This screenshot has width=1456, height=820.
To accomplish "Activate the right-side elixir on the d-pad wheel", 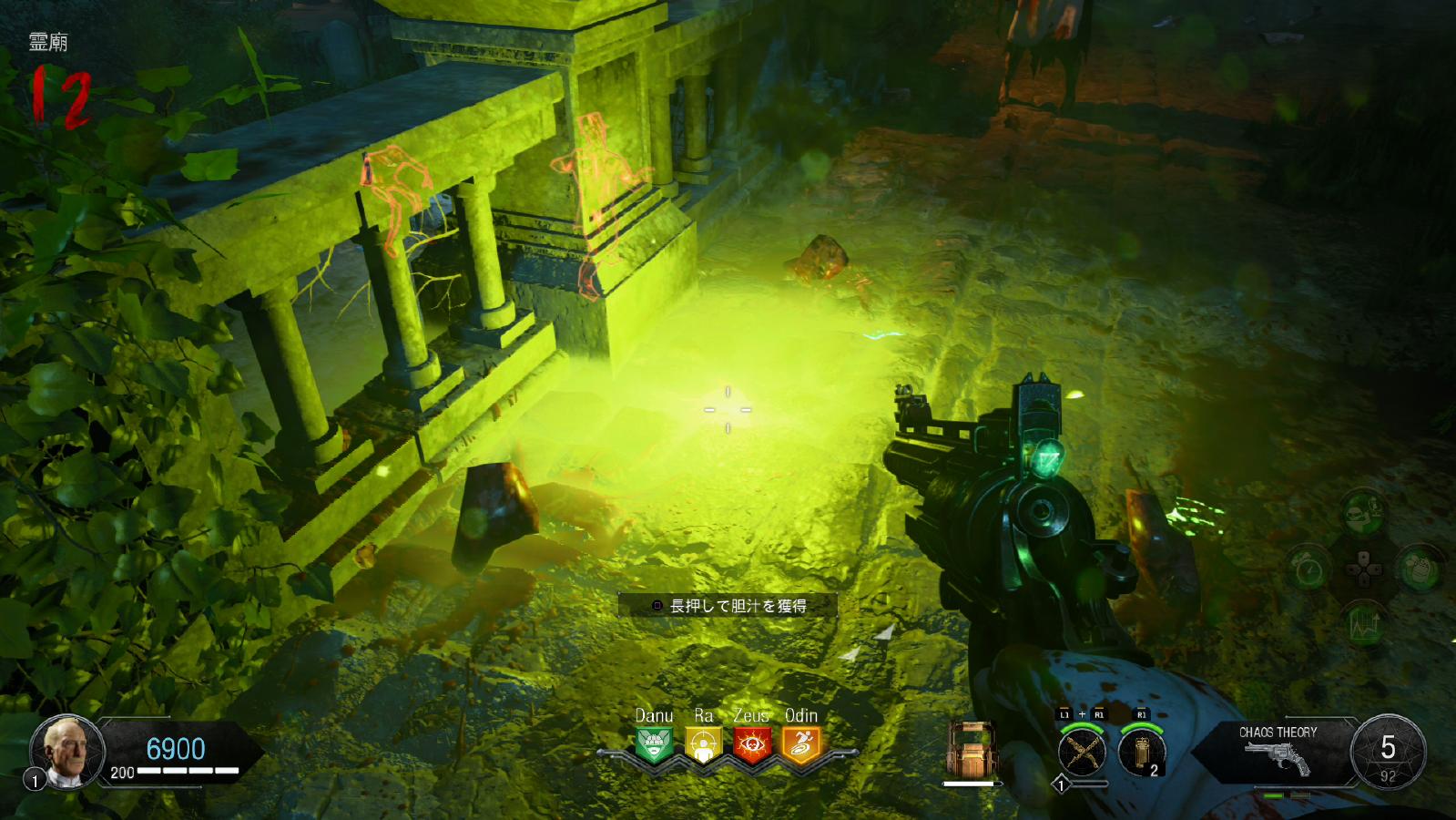I will (x=1420, y=570).
